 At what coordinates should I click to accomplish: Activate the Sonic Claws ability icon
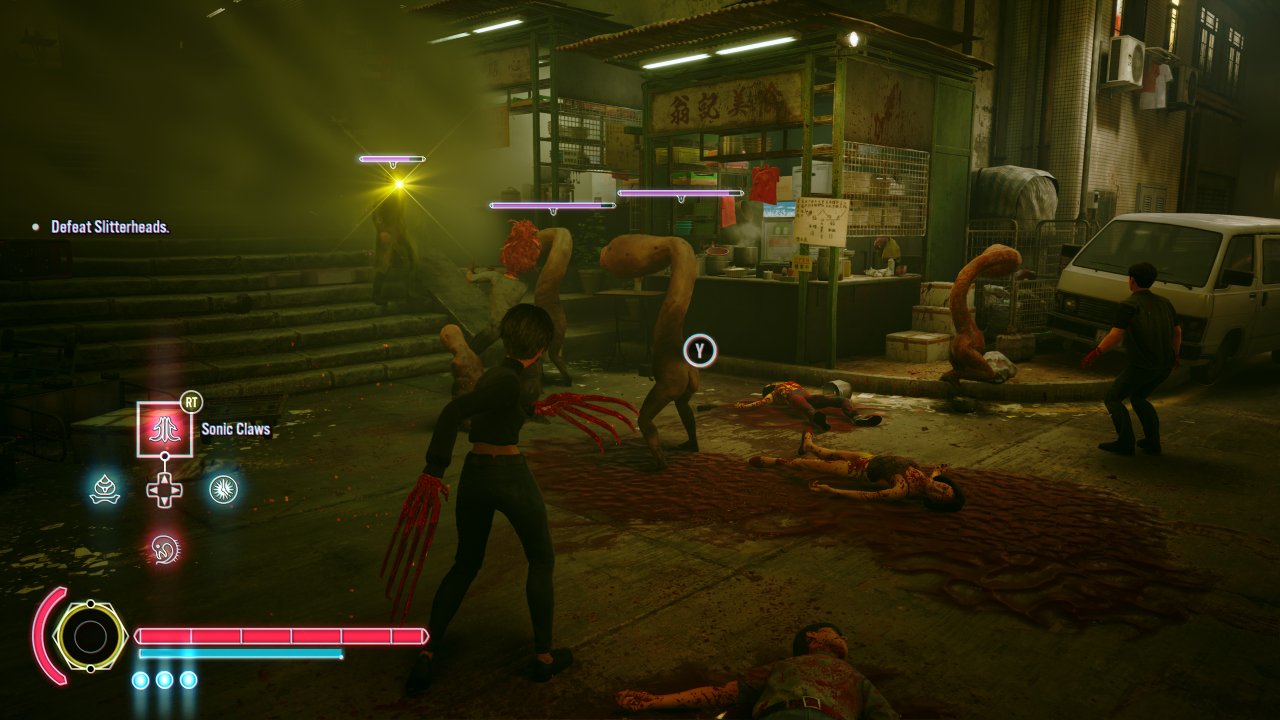(164, 429)
